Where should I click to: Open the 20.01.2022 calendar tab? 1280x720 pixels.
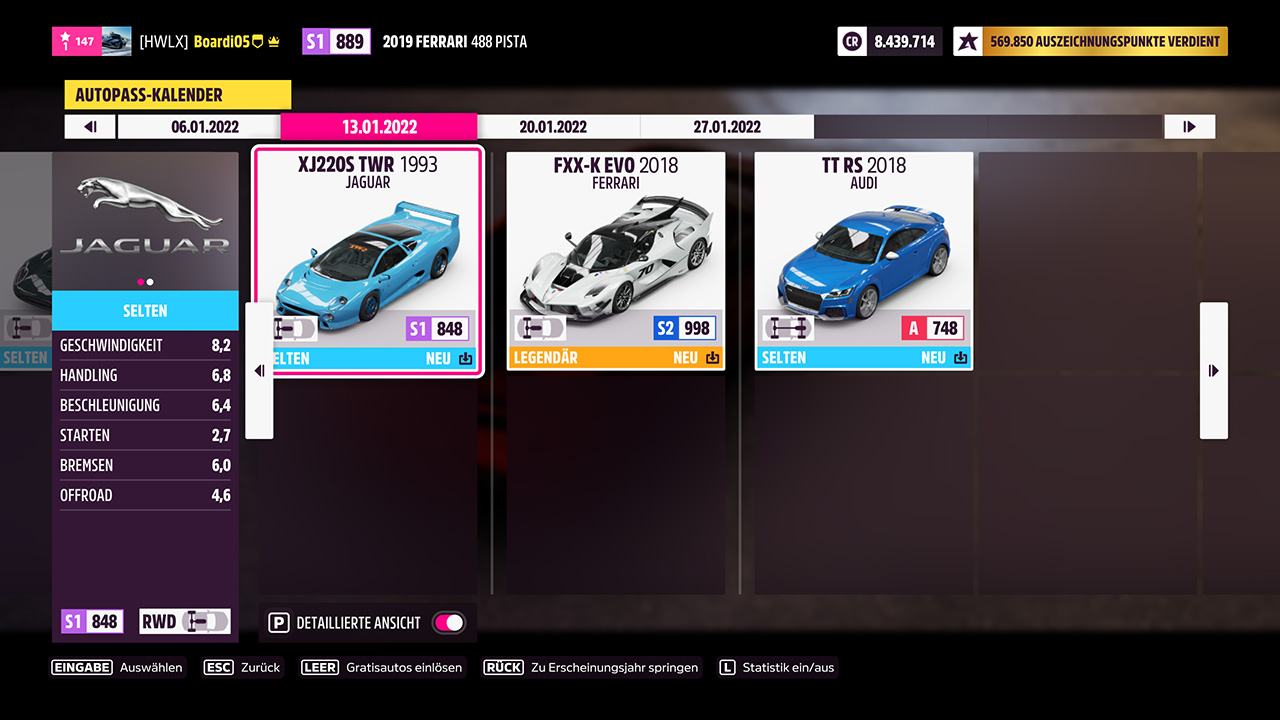553,127
